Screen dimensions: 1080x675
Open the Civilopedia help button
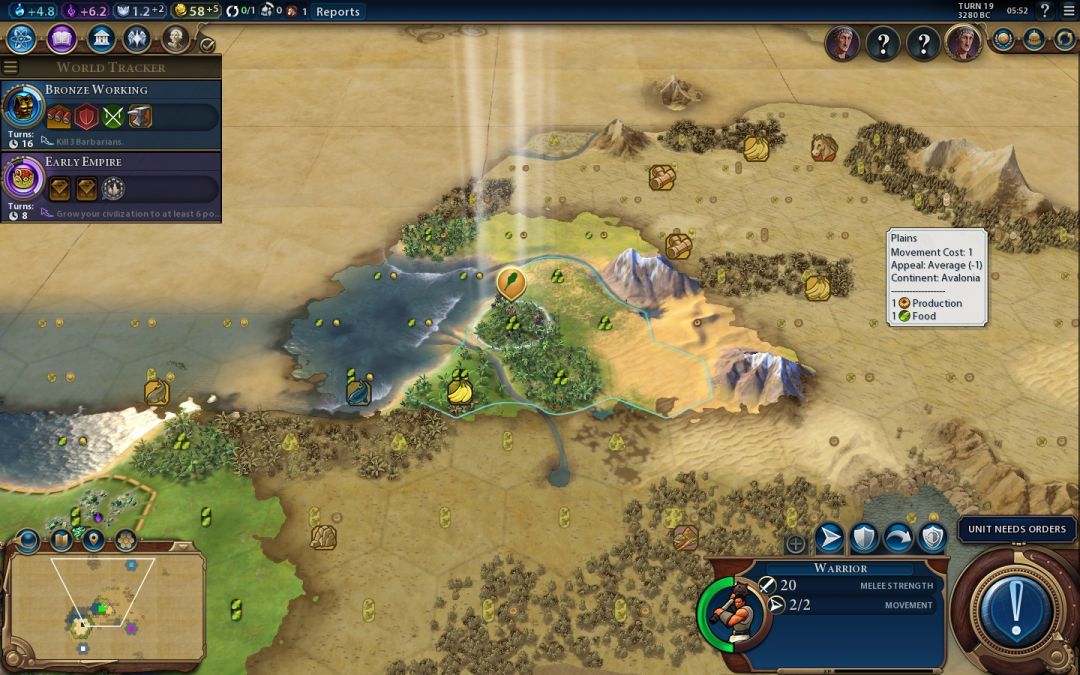click(x=1044, y=11)
